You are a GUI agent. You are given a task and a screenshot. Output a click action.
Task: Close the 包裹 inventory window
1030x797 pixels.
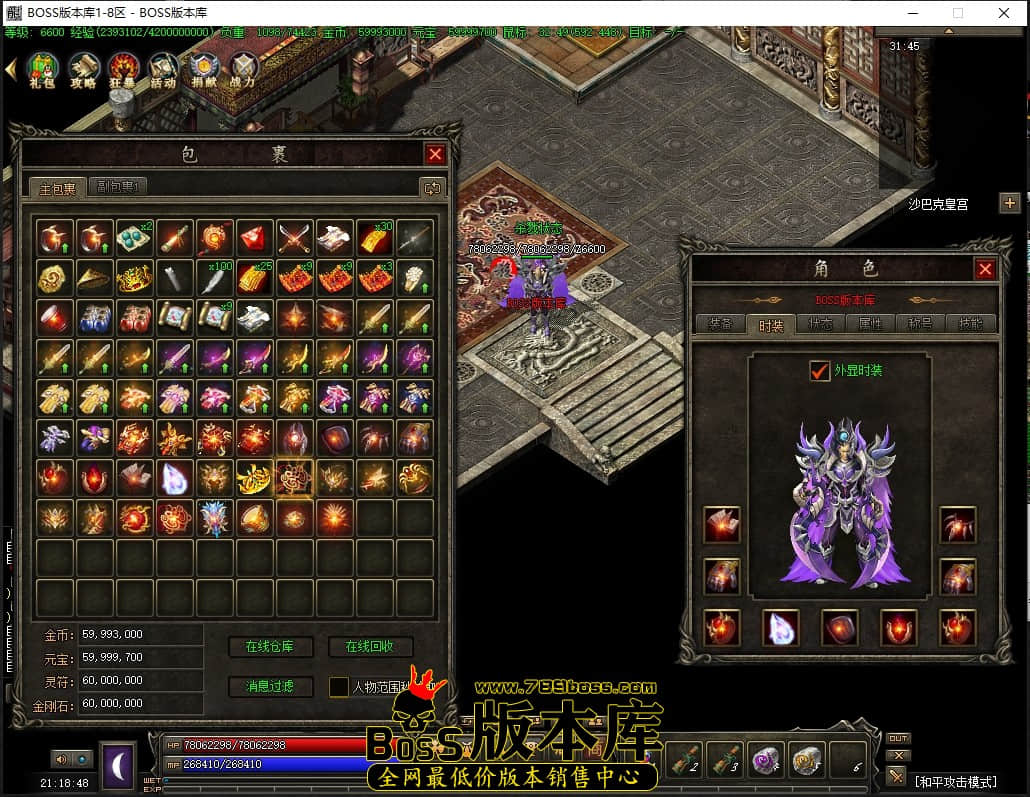(435, 154)
